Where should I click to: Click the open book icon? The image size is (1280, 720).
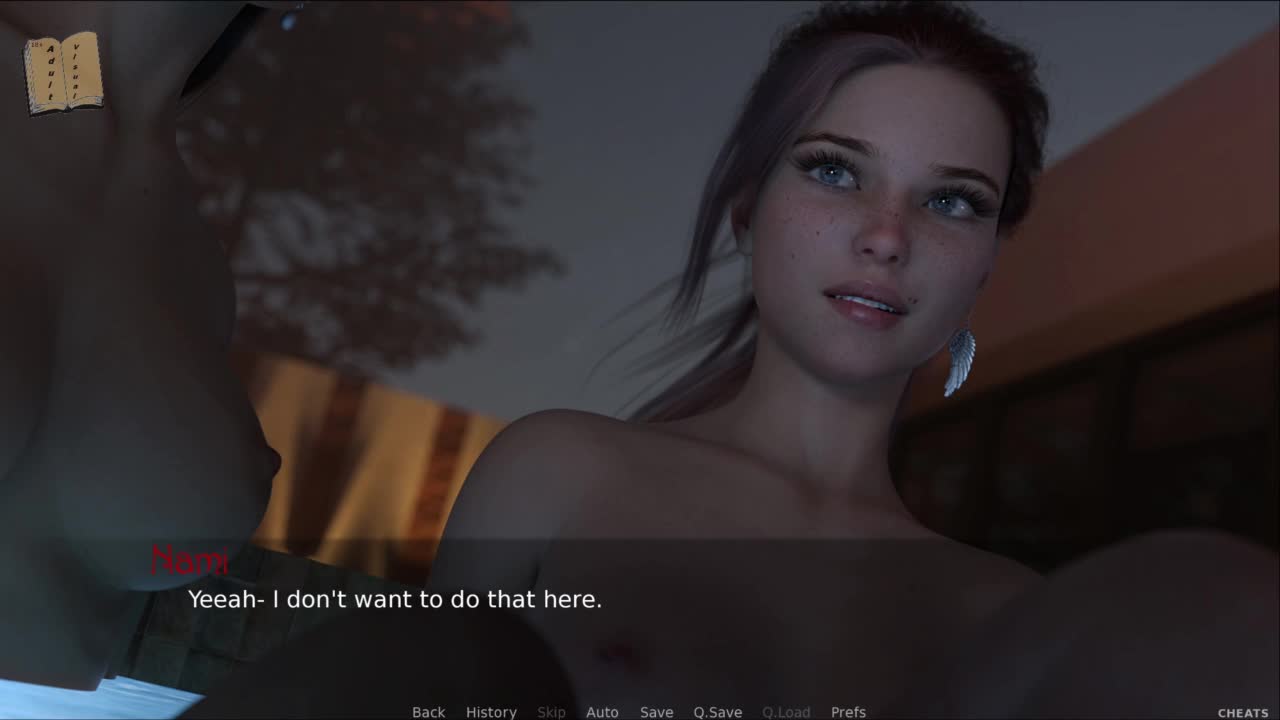(63, 73)
